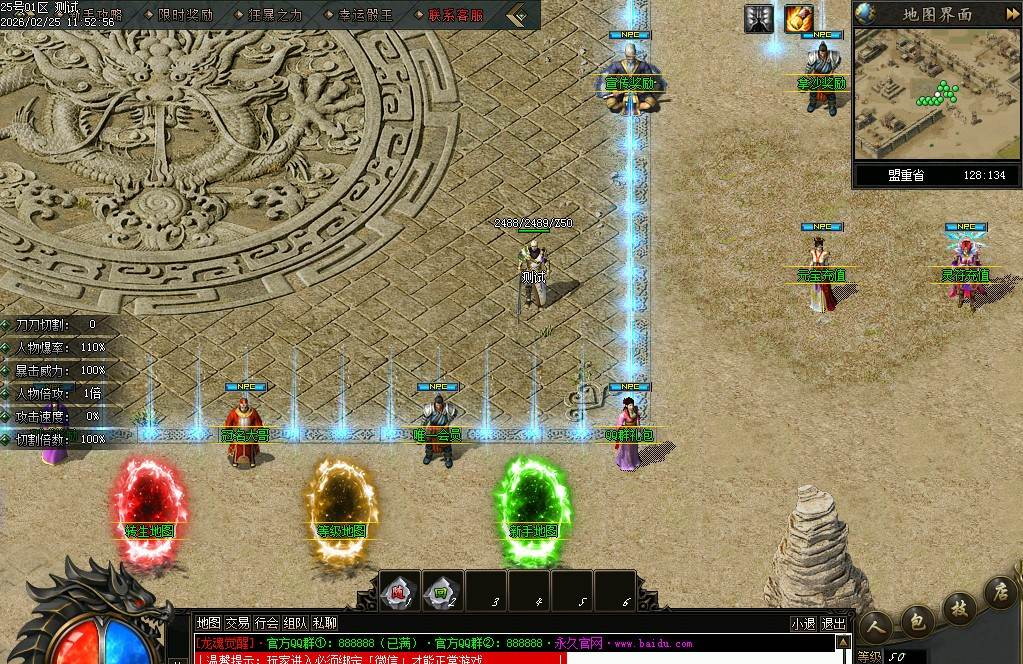The height and width of the screenshot is (664, 1023).
Task: Select hotbar slot 1 with the 随 stone
Action: tap(400, 591)
